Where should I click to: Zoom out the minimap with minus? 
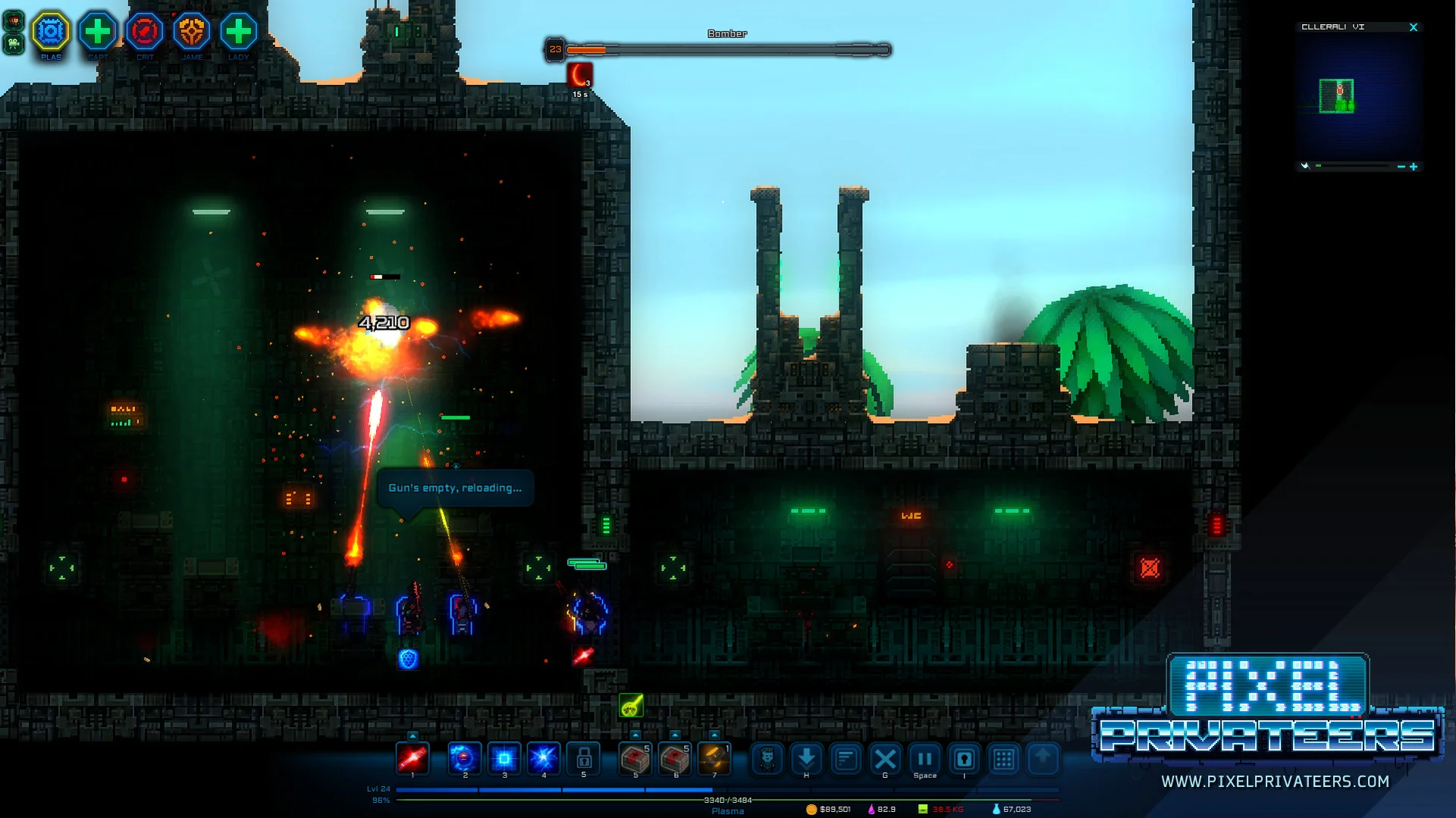[x=1401, y=167]
